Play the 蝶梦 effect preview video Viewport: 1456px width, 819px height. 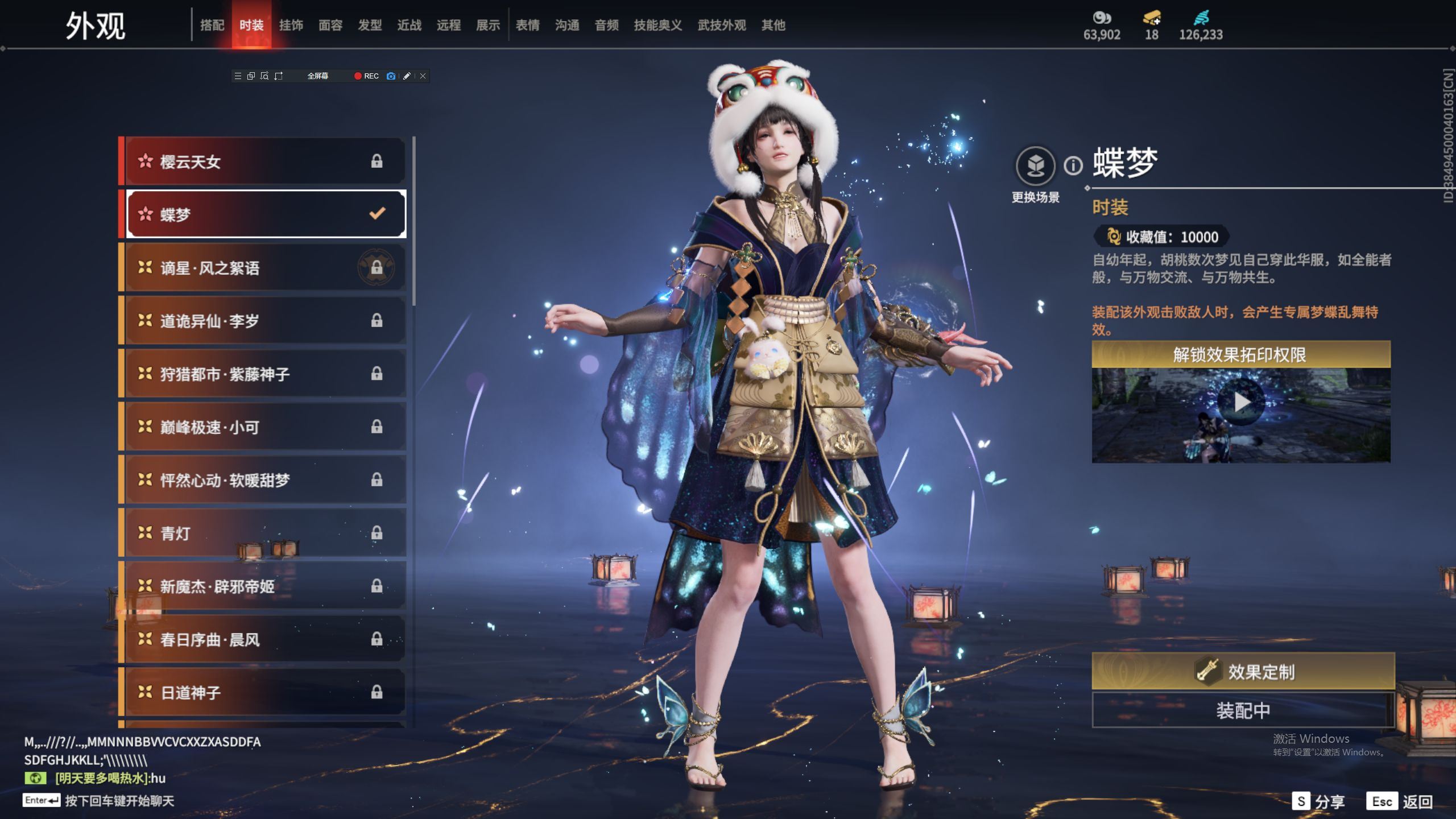(x=1241, y=403)
